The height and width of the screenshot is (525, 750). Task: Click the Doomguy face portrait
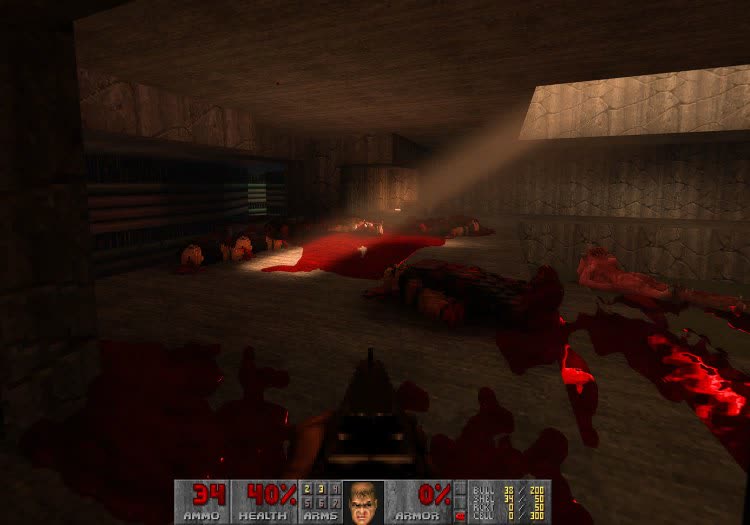pos(365,501)
